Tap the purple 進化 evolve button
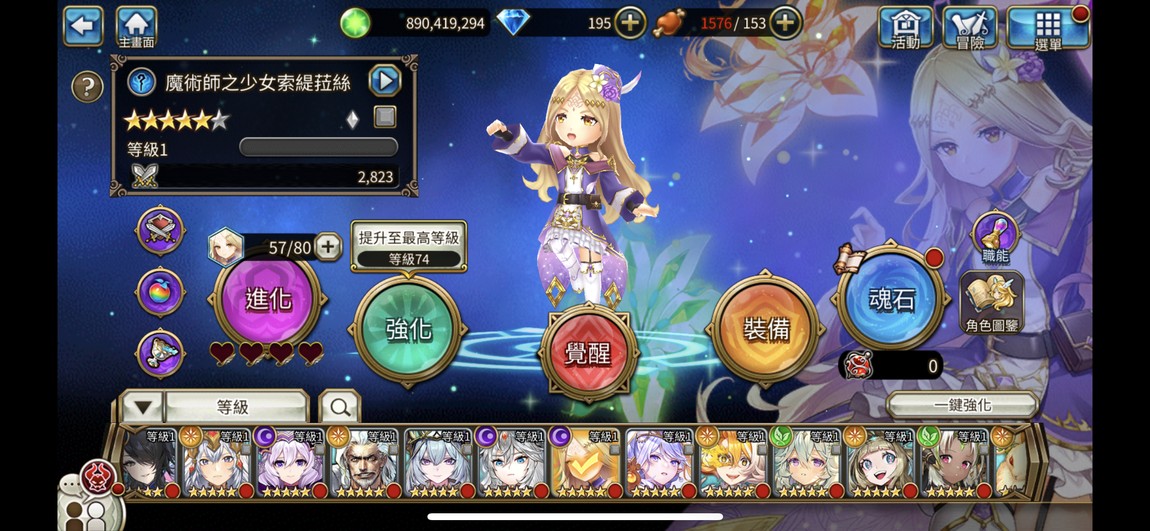Viewport: 1150px width, 531px height. 268,300
